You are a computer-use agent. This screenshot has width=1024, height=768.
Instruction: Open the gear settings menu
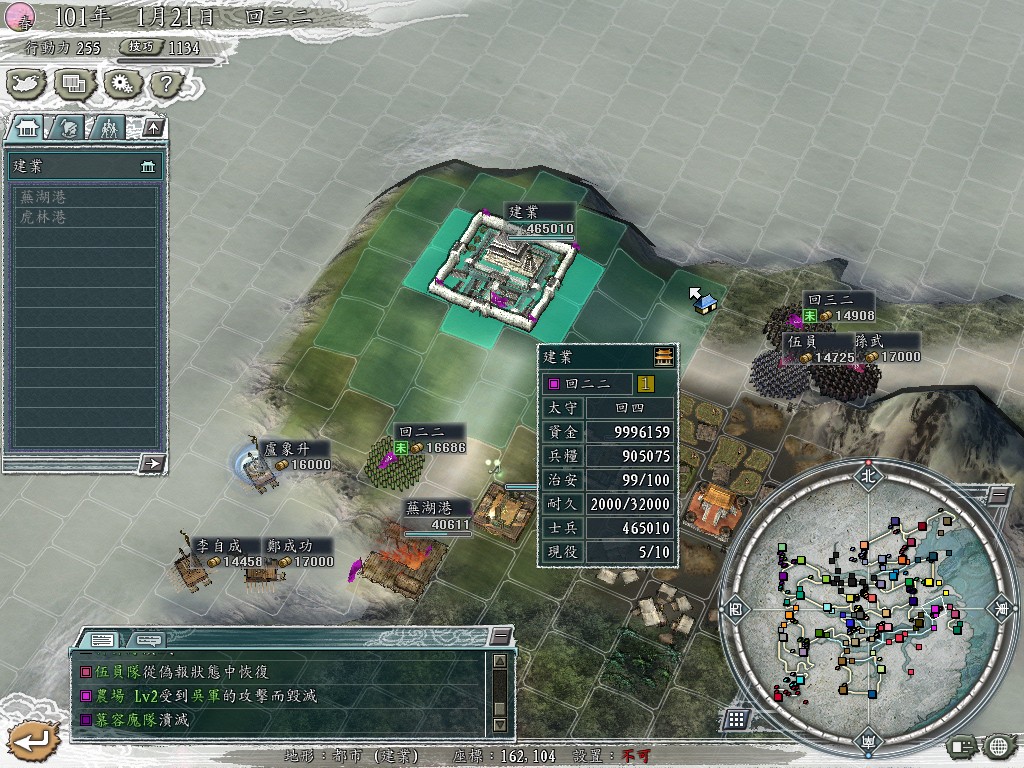[x=119, y=83]
